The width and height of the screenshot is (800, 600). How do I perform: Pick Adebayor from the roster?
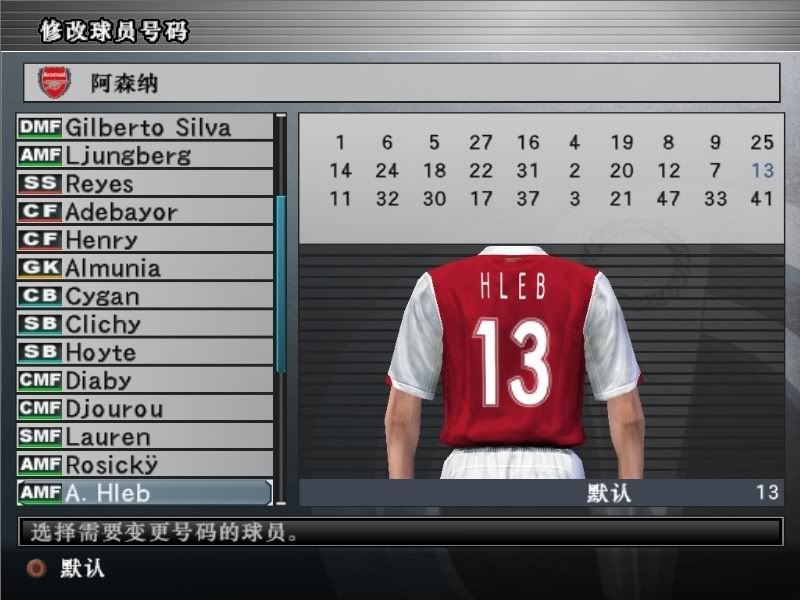(146, 211)
